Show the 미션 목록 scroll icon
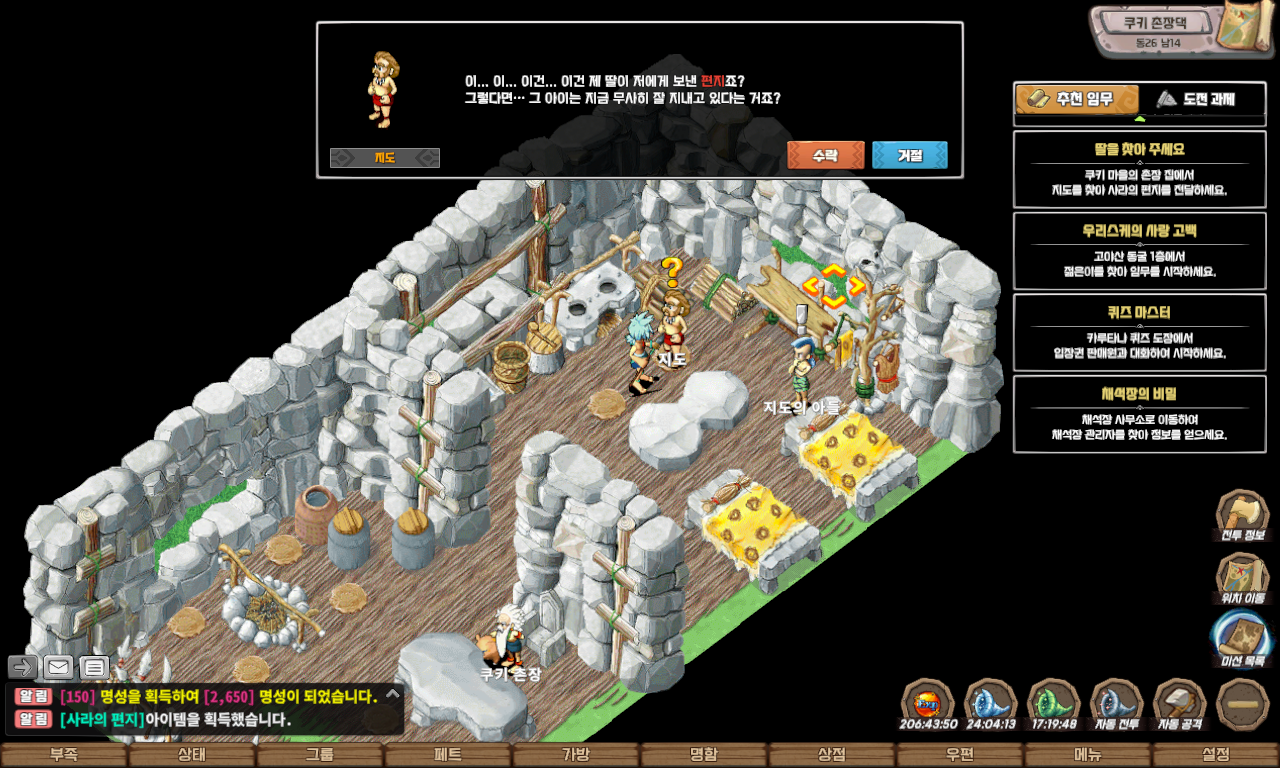 point(1242,638)
